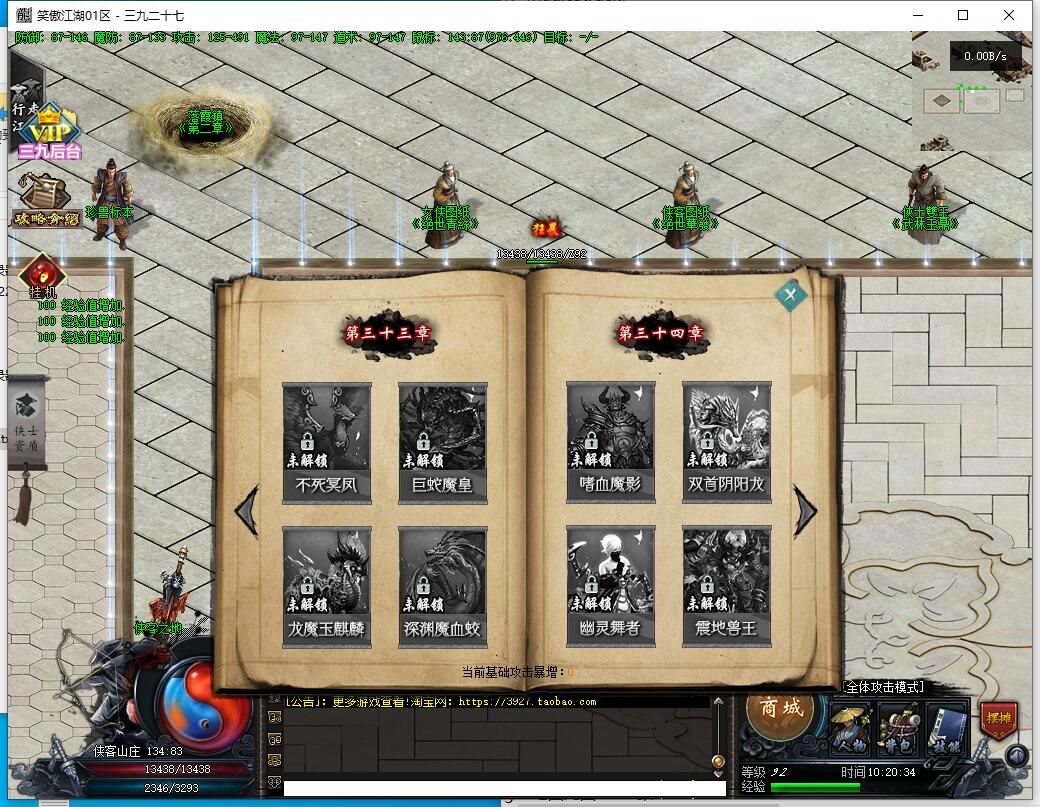Select the 不死冥凤 locked card
Screen dimensions: 1040x807
click(327, 441)
